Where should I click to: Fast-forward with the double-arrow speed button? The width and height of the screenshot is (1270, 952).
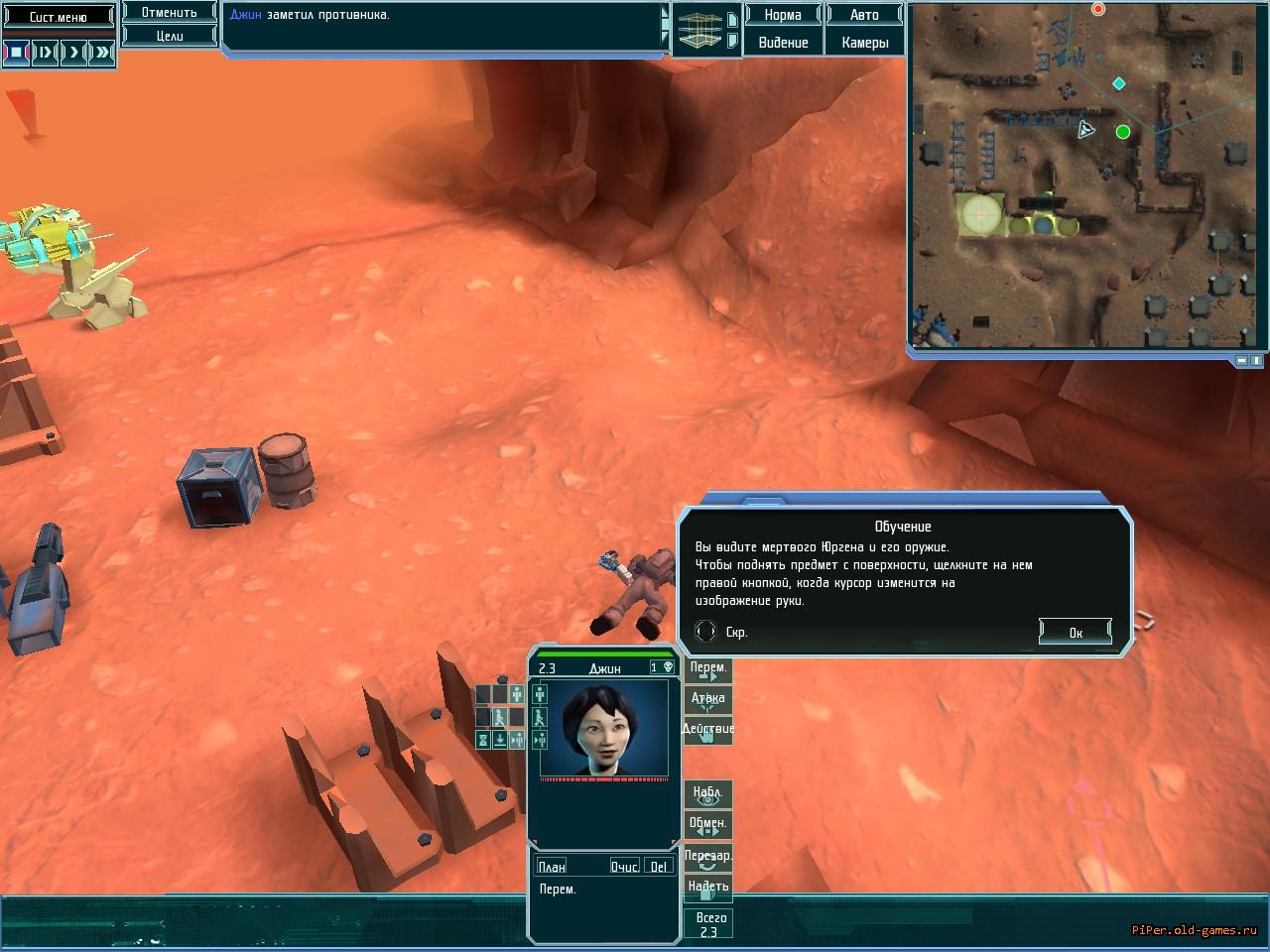(102, 52)
